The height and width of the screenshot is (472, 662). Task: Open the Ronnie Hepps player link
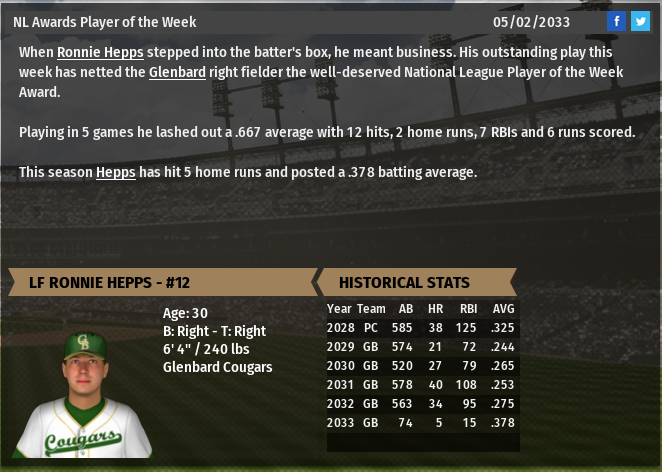tap(100, 52)
